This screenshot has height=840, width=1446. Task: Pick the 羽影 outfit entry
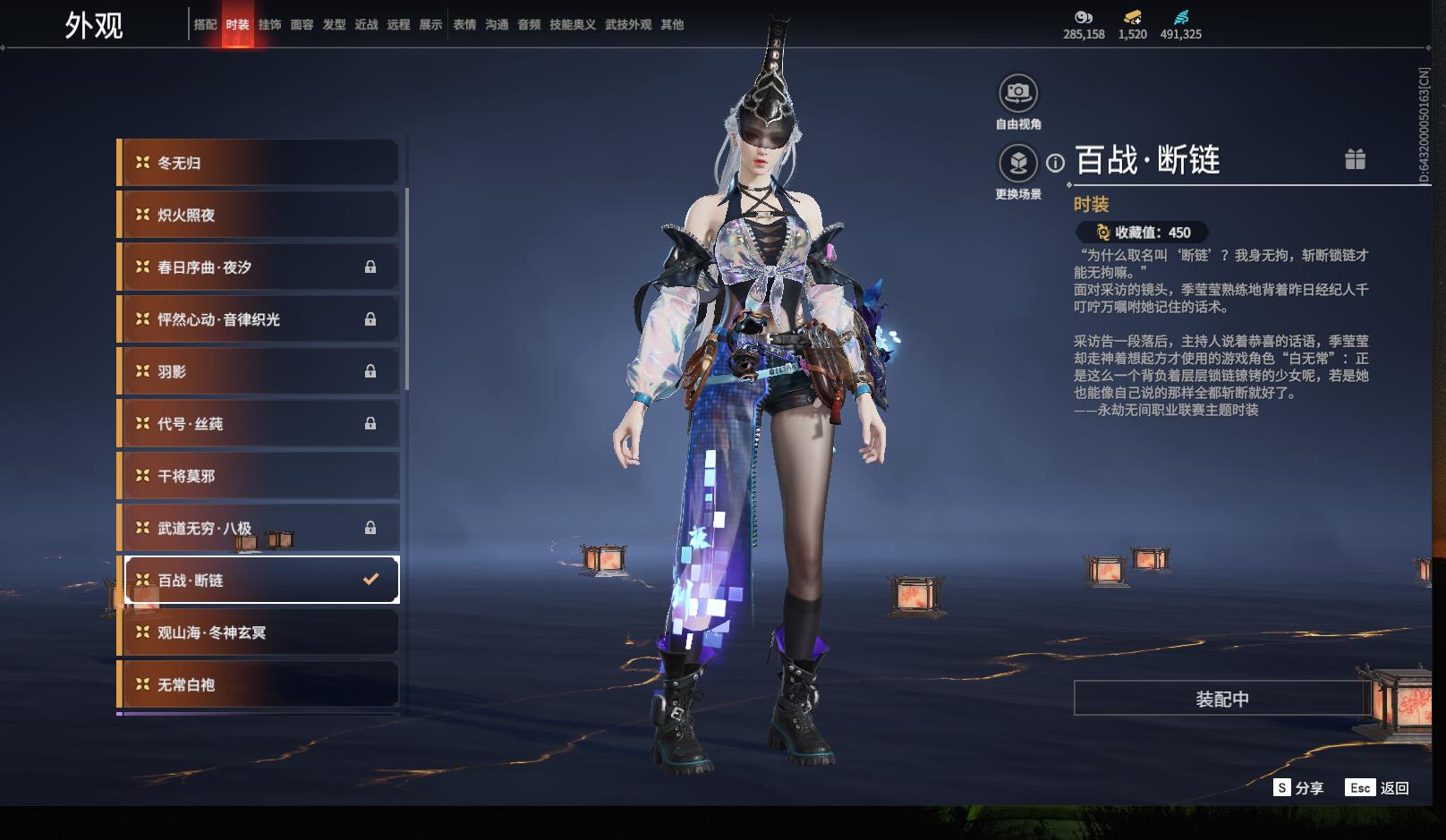(x=259, y=371)
